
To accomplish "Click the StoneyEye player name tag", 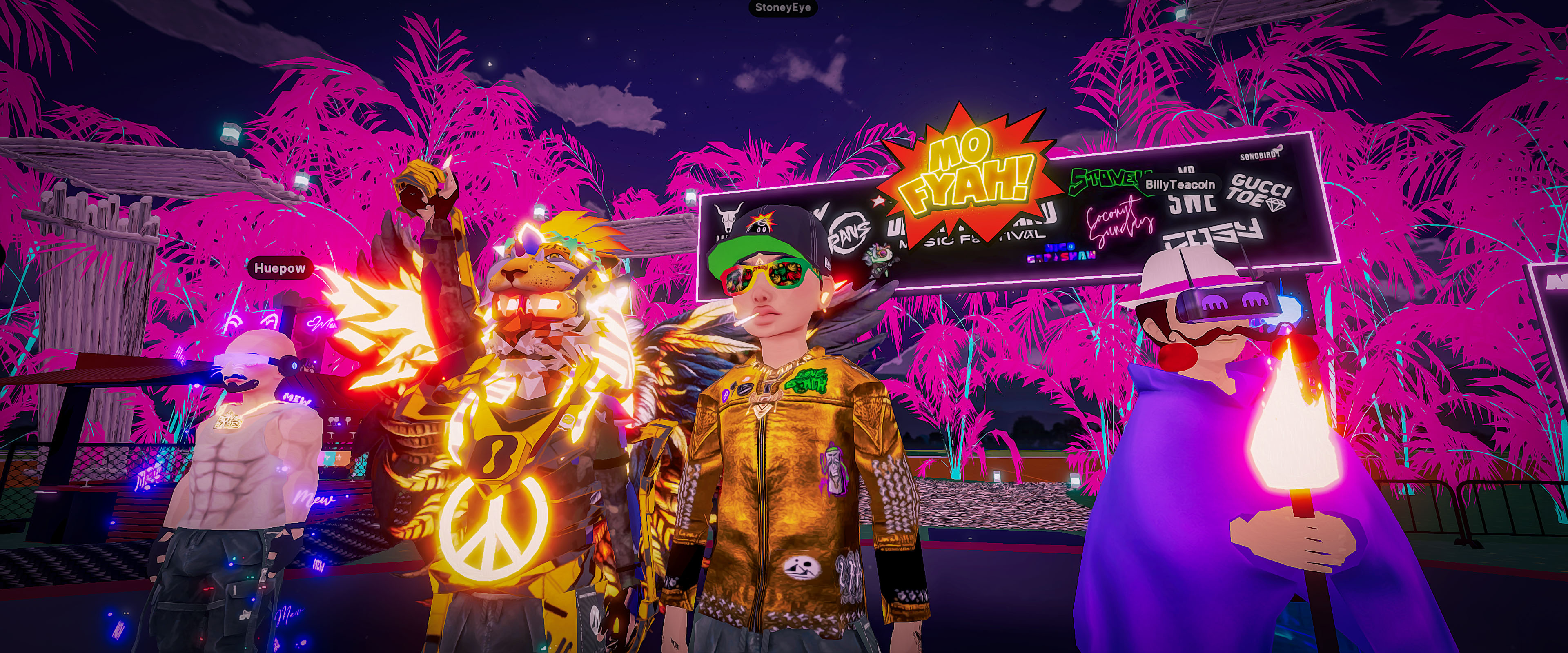I will (x=783, y=8).
